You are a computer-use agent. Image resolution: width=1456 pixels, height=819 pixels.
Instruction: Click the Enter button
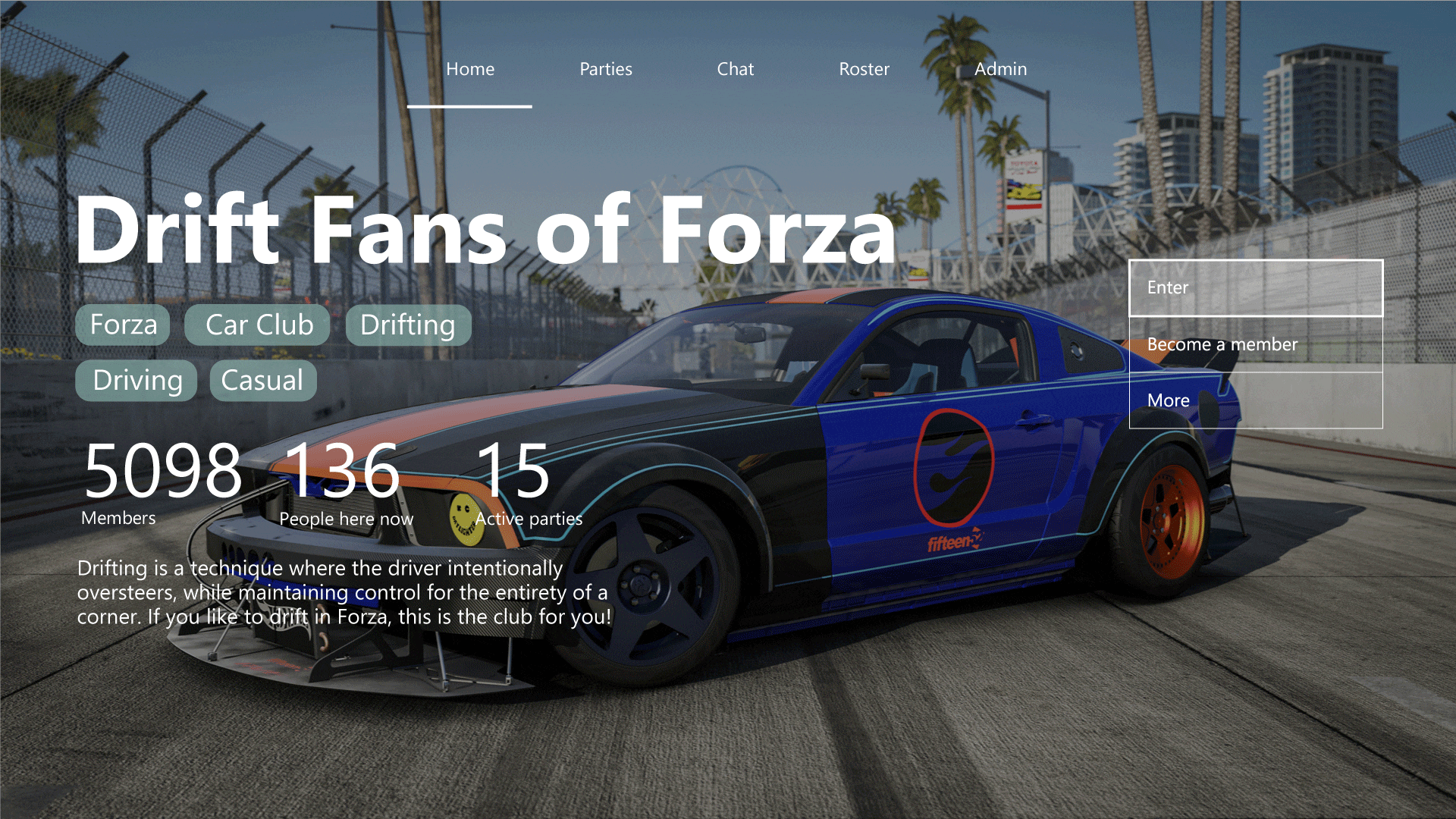tap(1255, 288)
